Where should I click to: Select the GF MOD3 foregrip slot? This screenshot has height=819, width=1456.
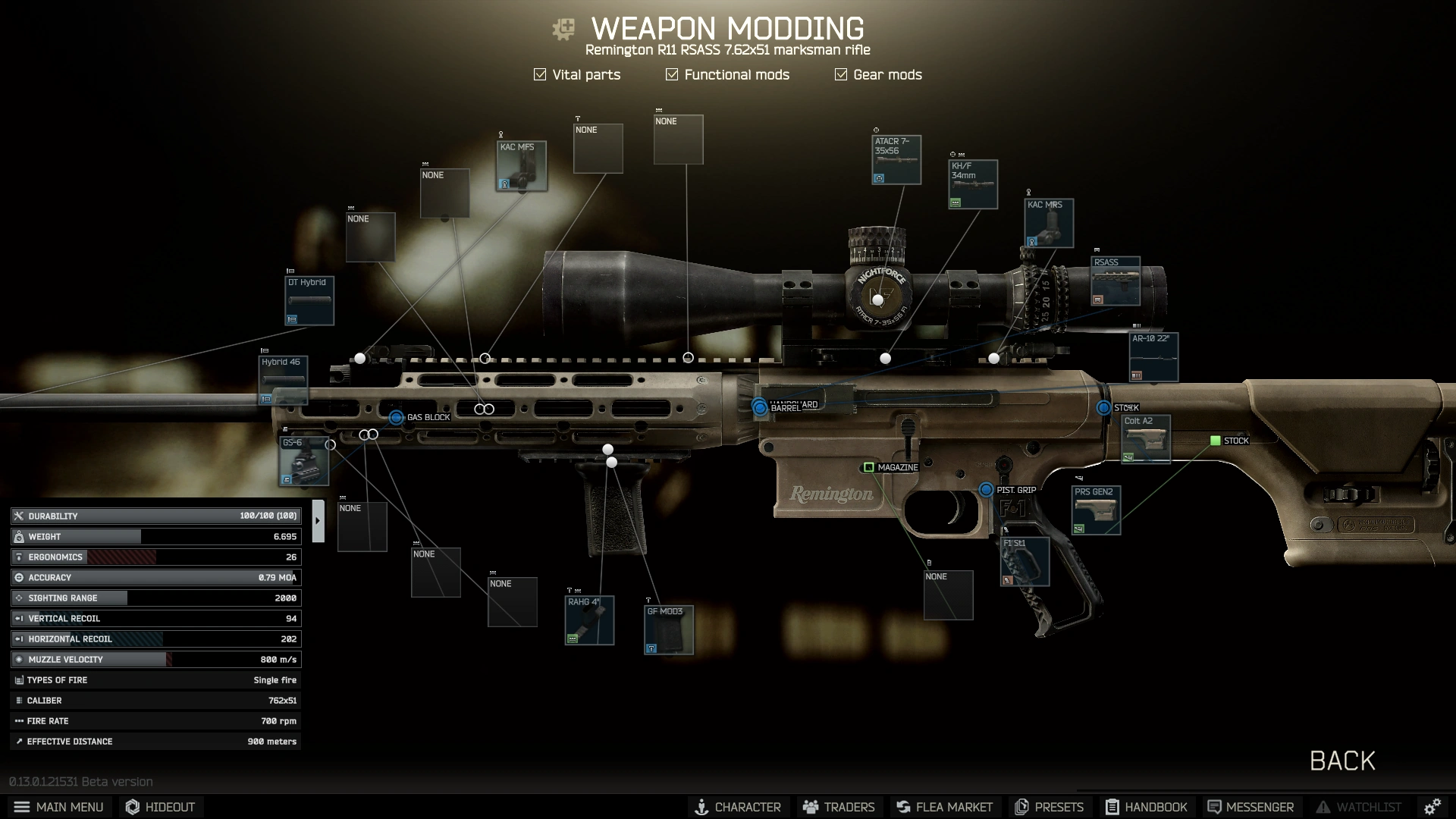point(669,629)
